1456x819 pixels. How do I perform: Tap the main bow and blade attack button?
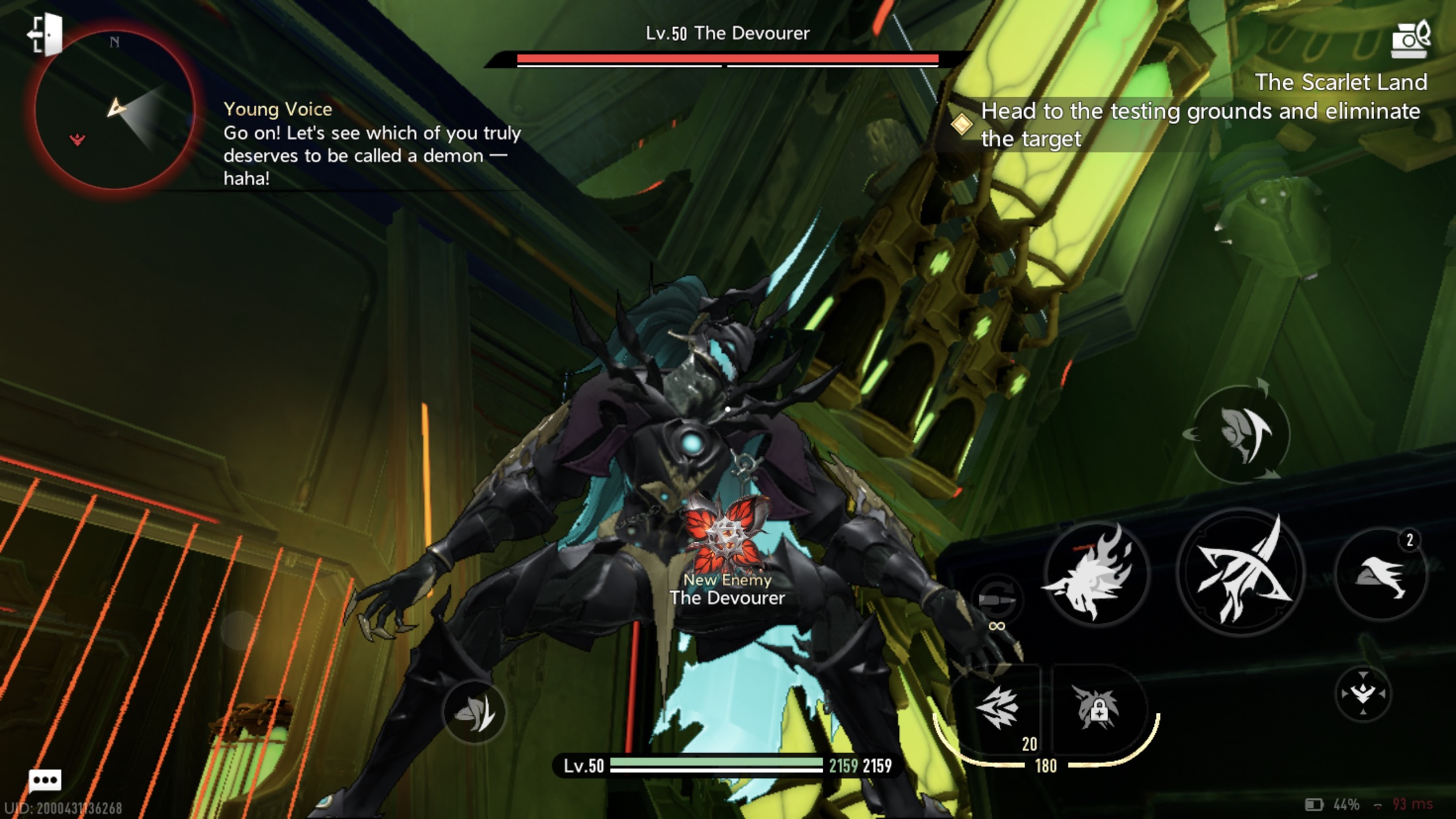[1240, 572]
